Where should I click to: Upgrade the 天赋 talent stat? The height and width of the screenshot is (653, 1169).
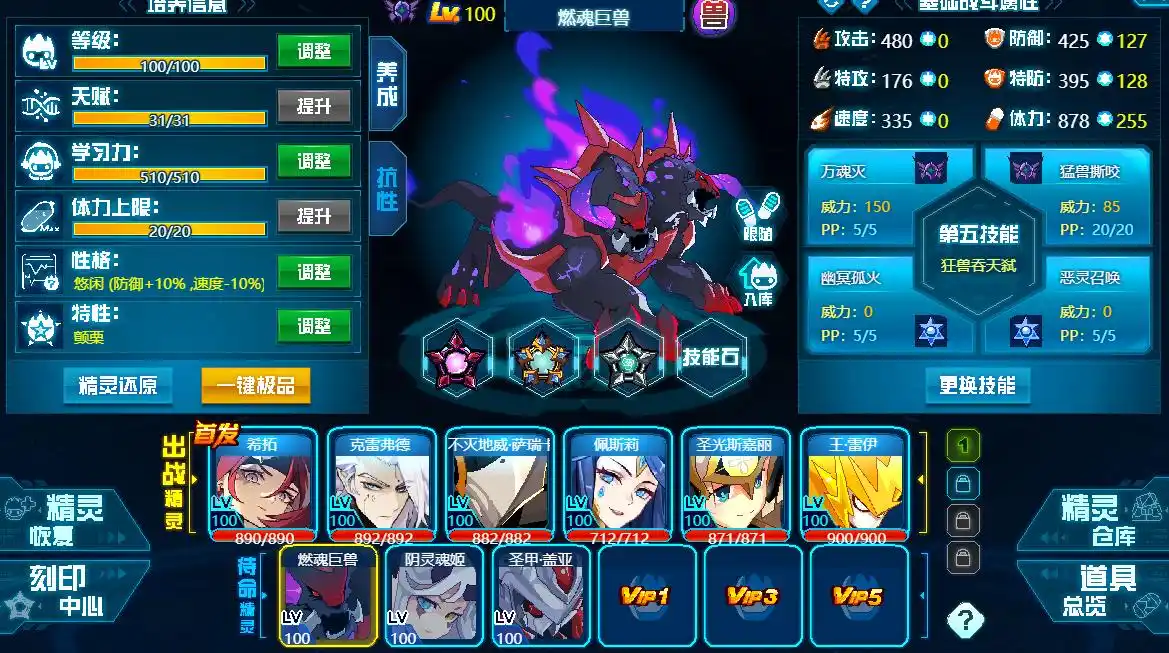click(314, 105)
